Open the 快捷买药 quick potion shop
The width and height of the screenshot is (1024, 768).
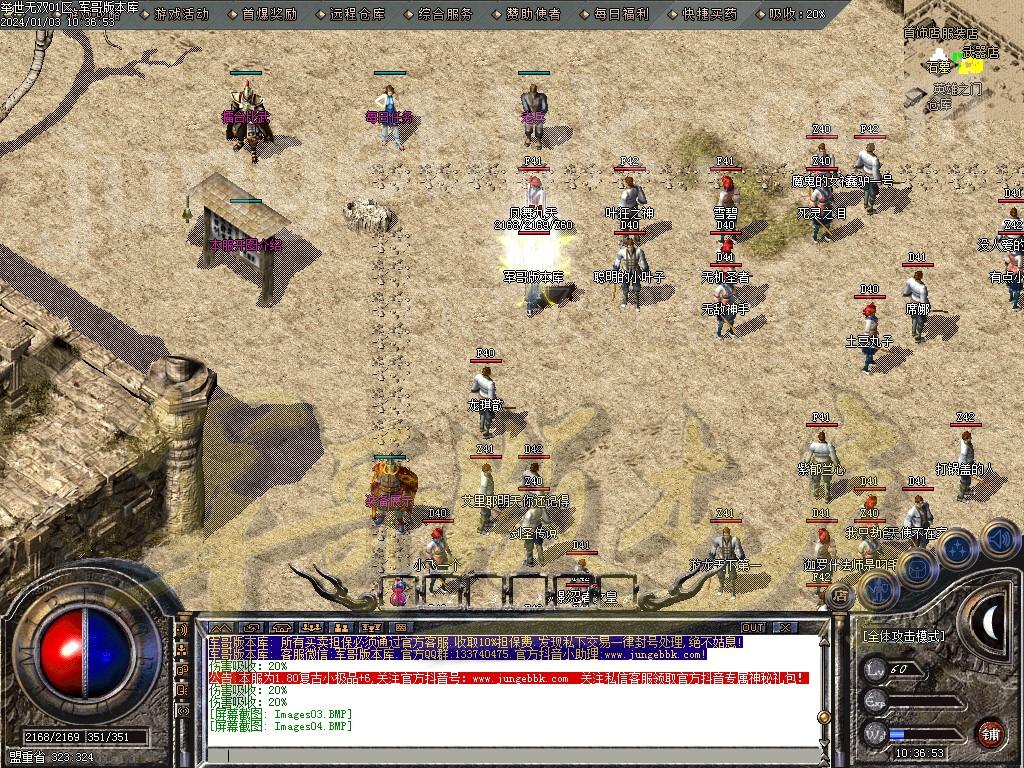pyautogui.click(x=708, y=14)
